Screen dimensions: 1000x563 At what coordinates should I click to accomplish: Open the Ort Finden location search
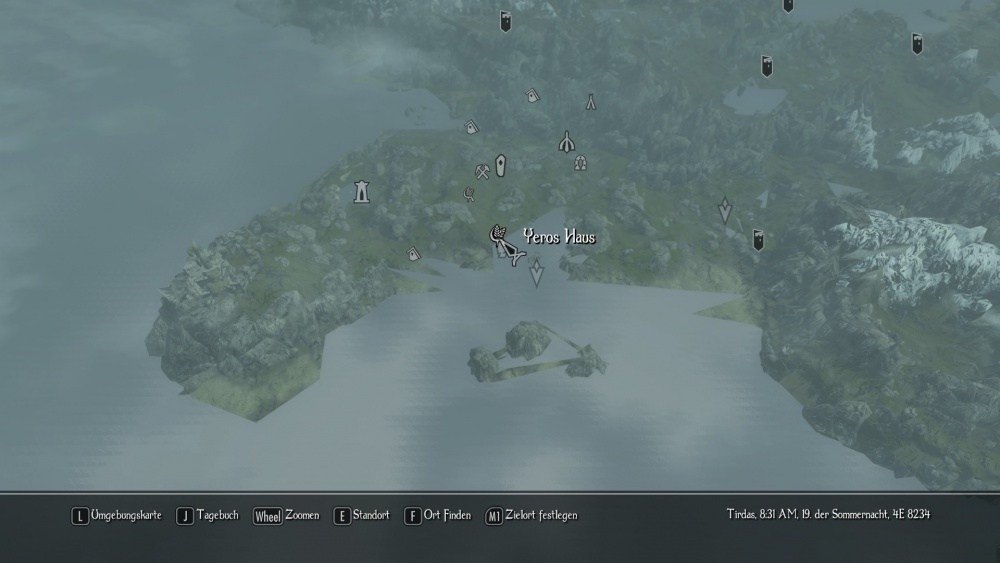(437, 515)
